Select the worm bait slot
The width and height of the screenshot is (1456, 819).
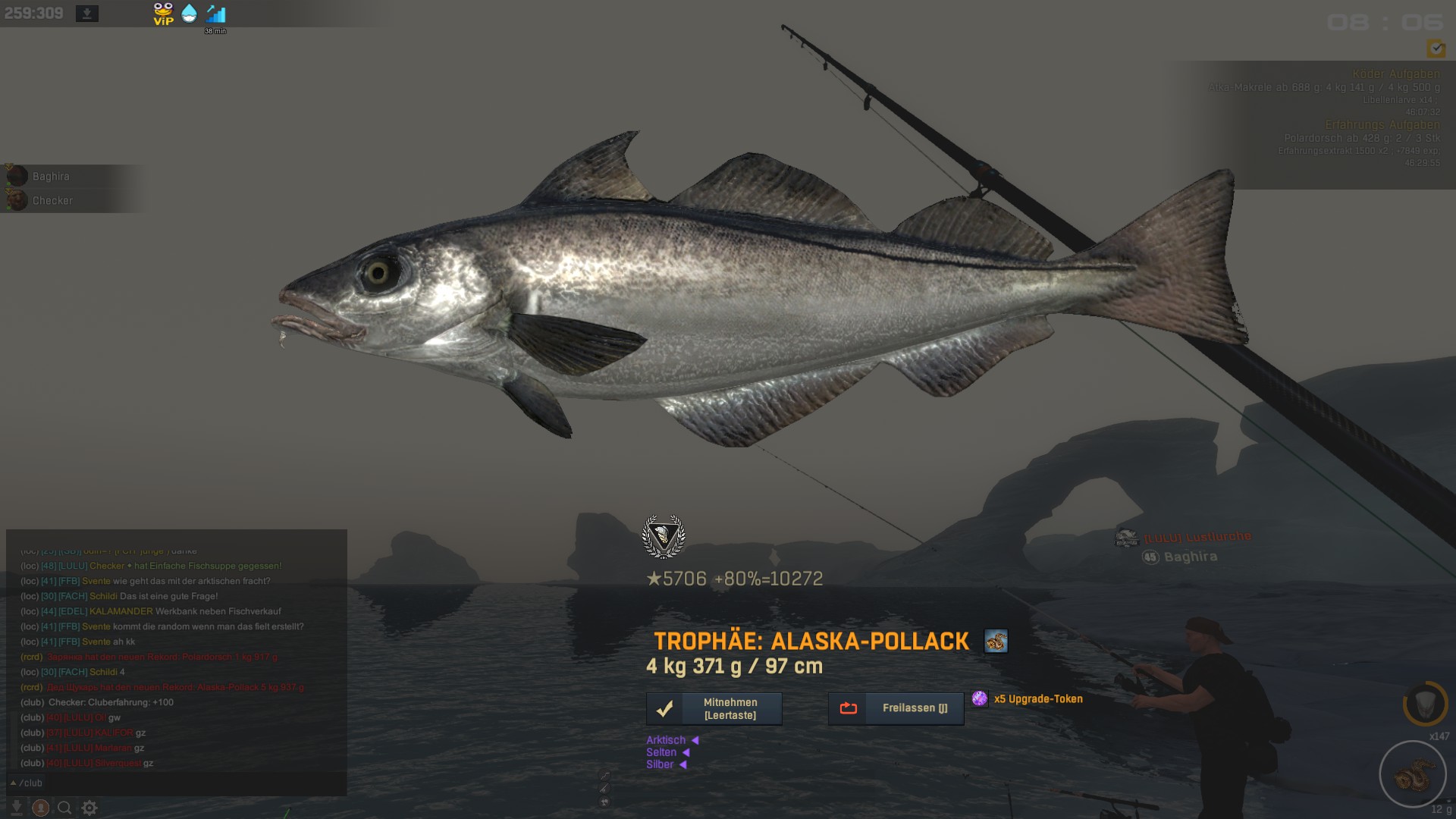(1412, 774)
